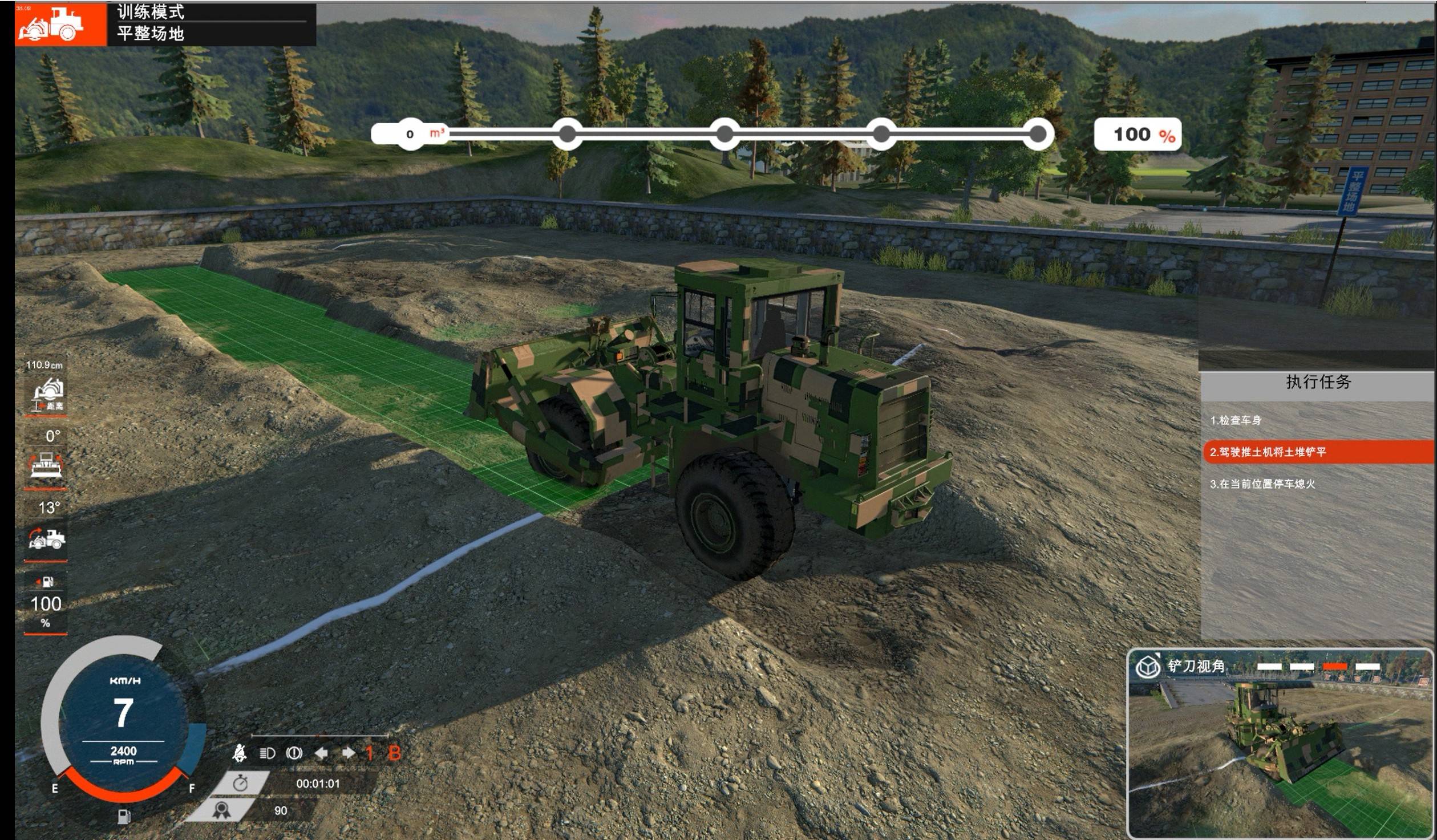Click the stopwatch timer icon
Screen dimensions: 1437x840
click(x=240, y=784)
